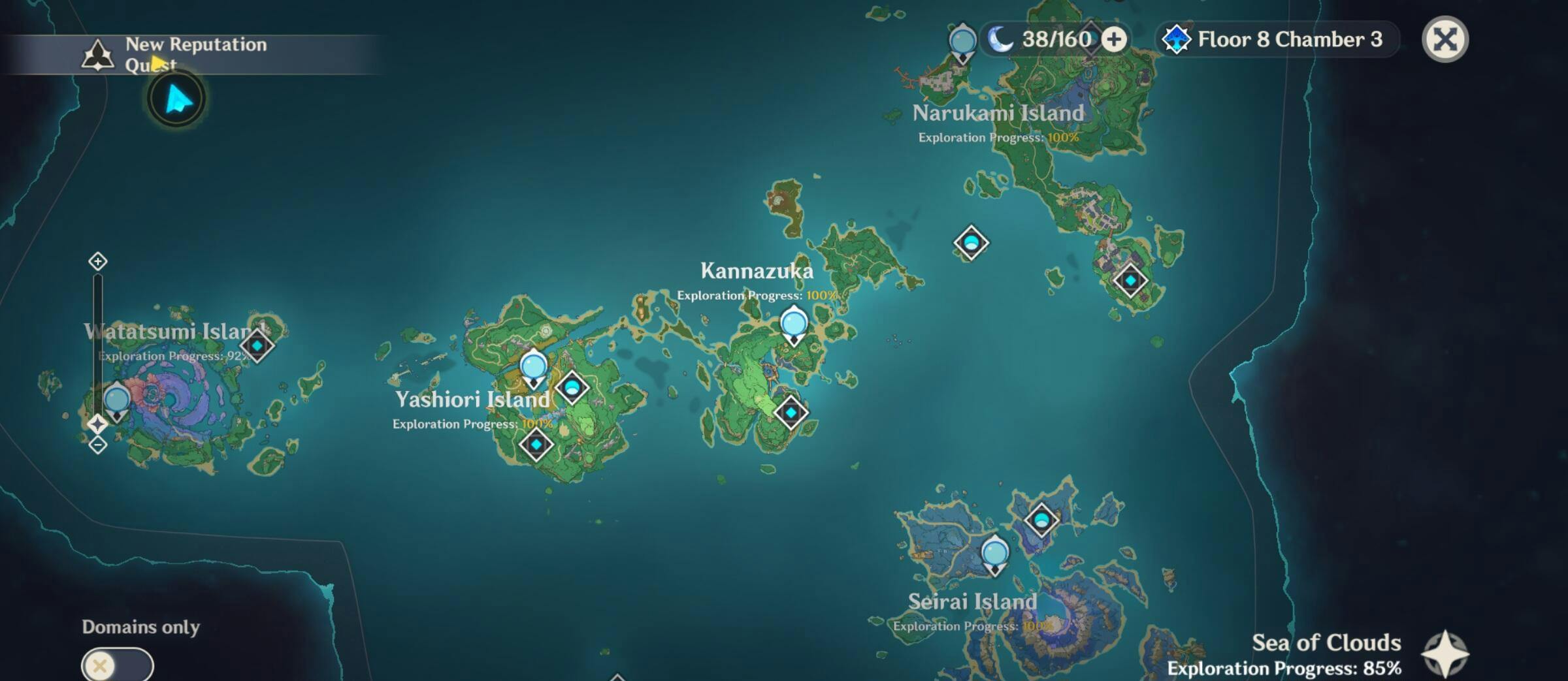Select the domain marker on southern Kannazuka
This screenshot has height=681, width=1568.
(791, 412)
